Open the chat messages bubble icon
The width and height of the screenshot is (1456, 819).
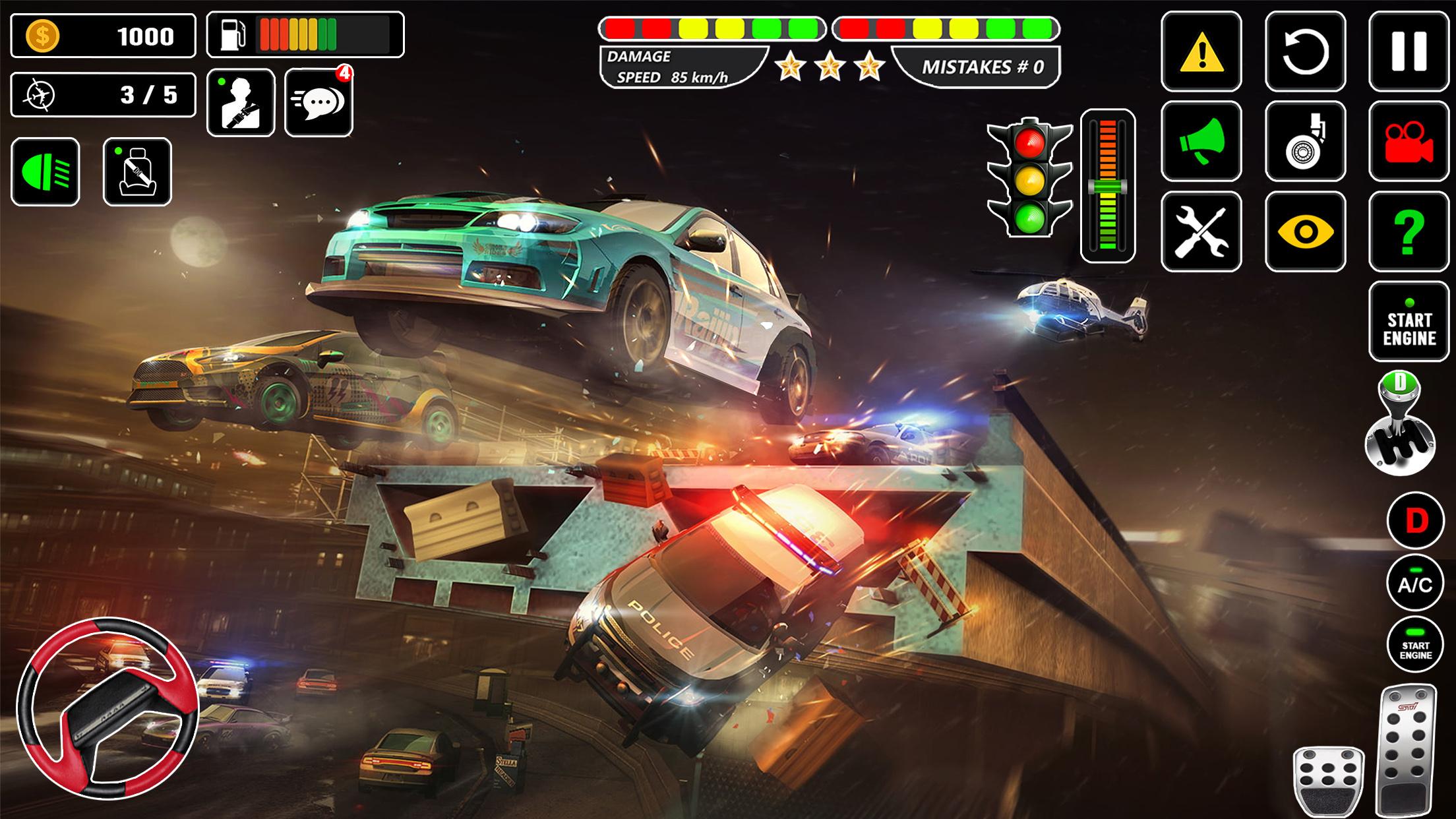318,103
